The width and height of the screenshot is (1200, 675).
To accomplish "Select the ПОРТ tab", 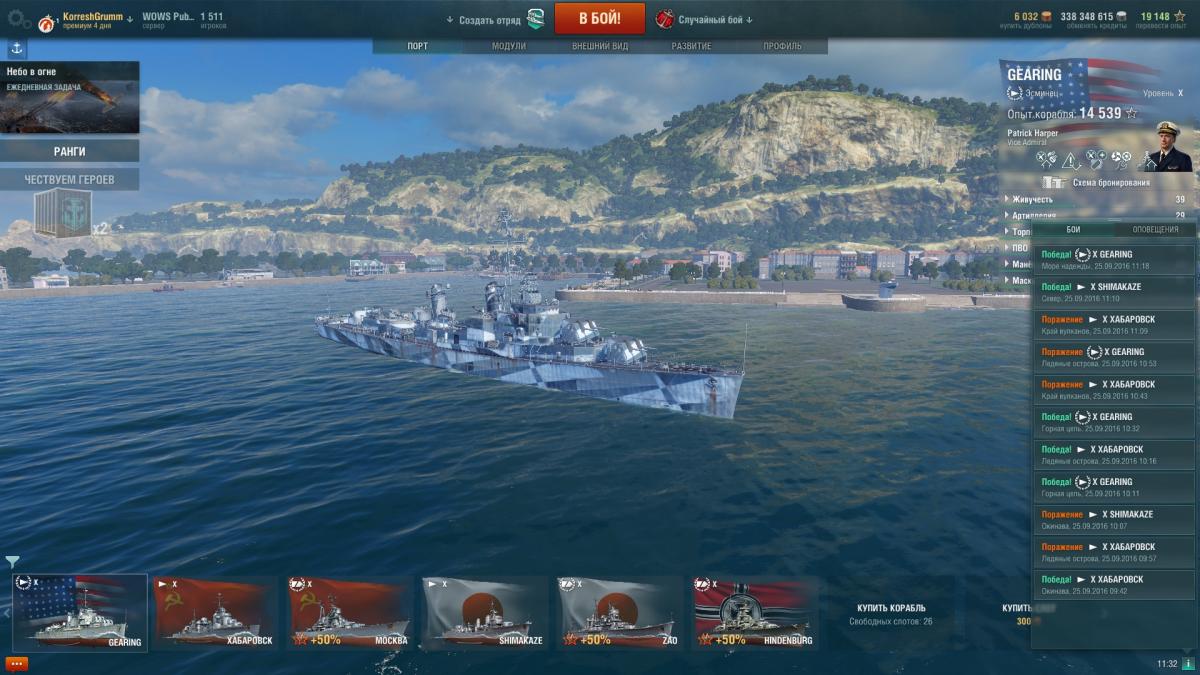I will point(418,47).
